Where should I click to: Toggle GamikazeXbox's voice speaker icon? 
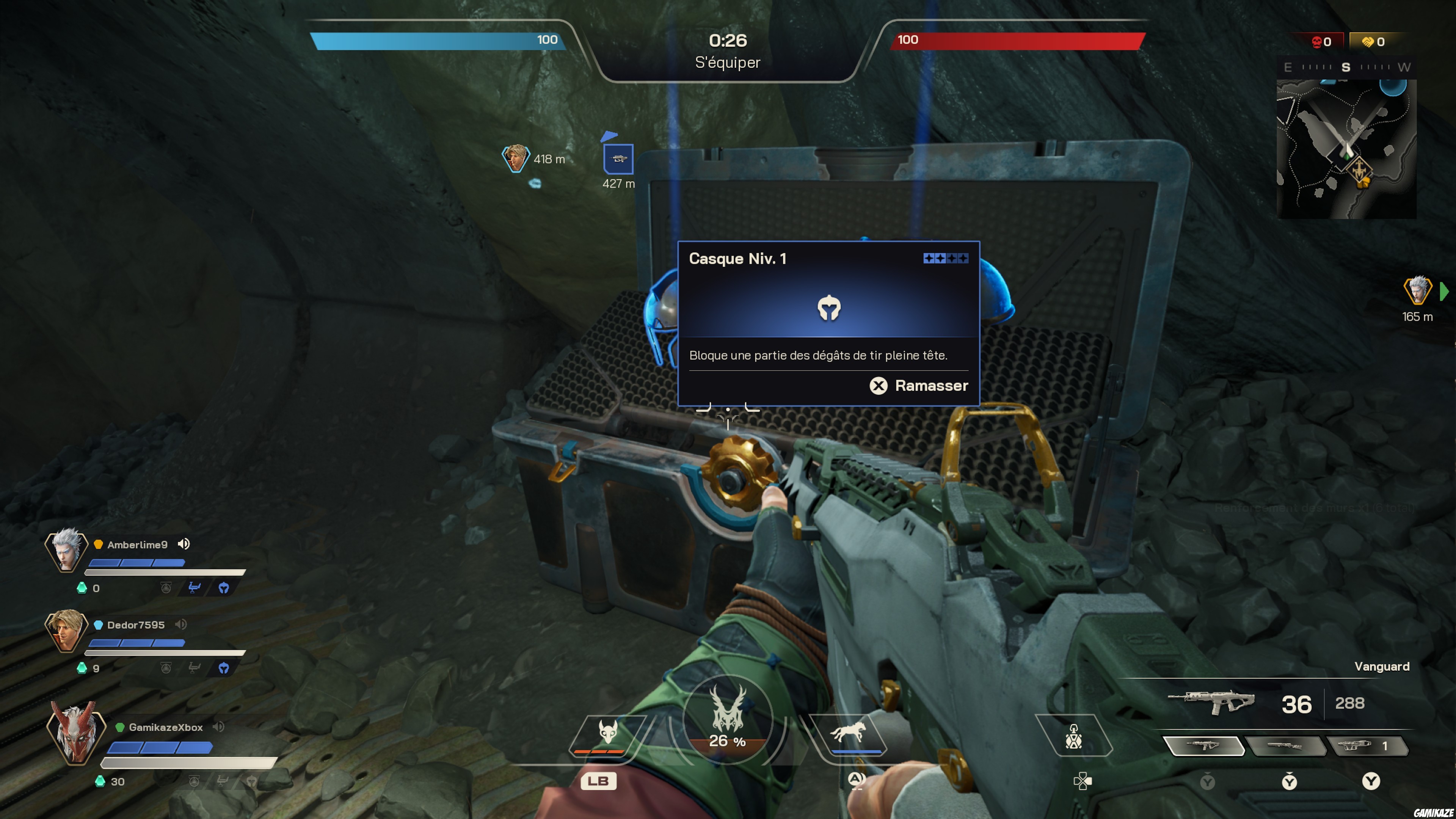pyautogui.click(x=219, y=727)
